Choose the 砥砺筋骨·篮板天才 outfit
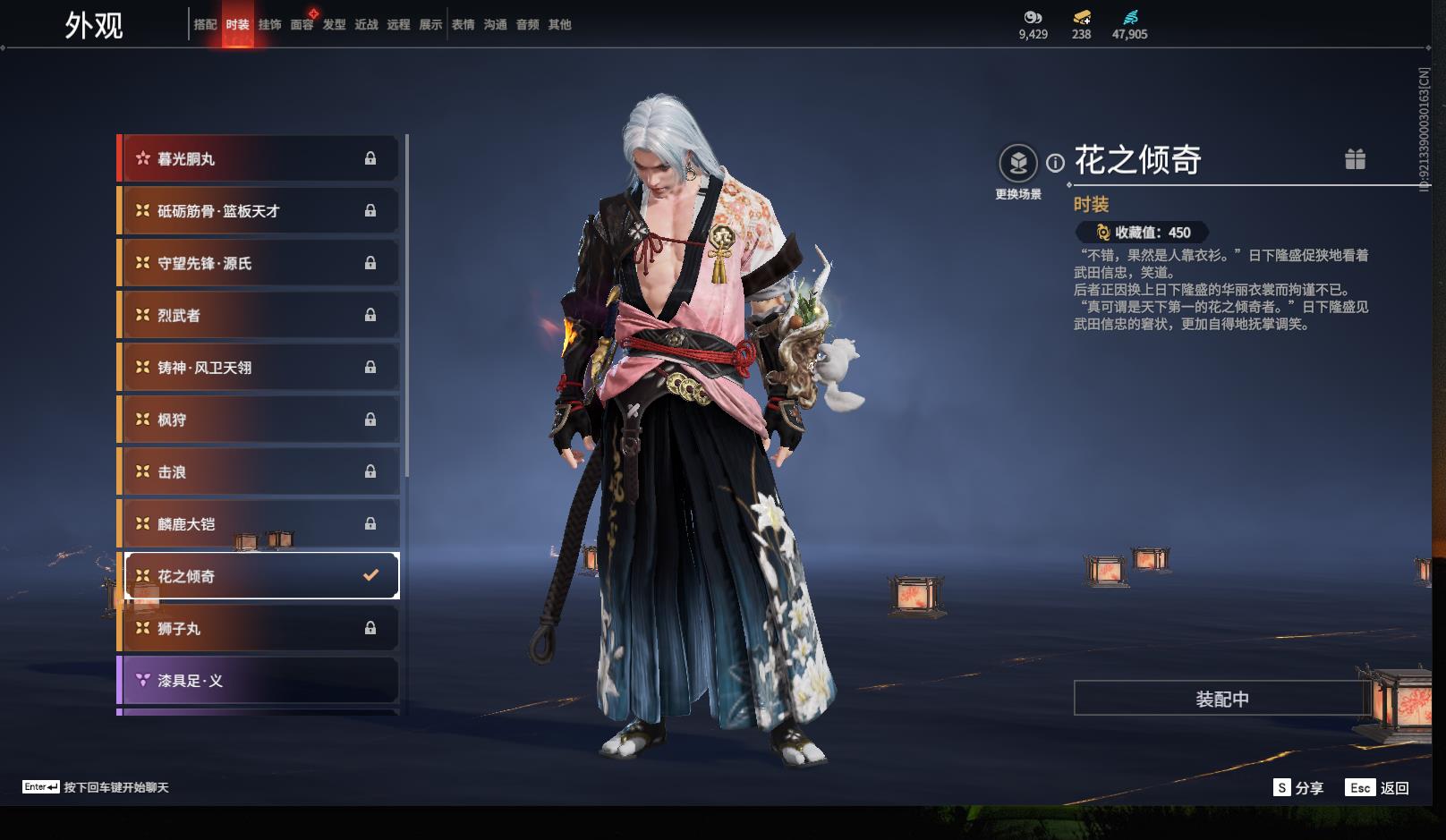Screen dimensions: 1446x840 258,211
